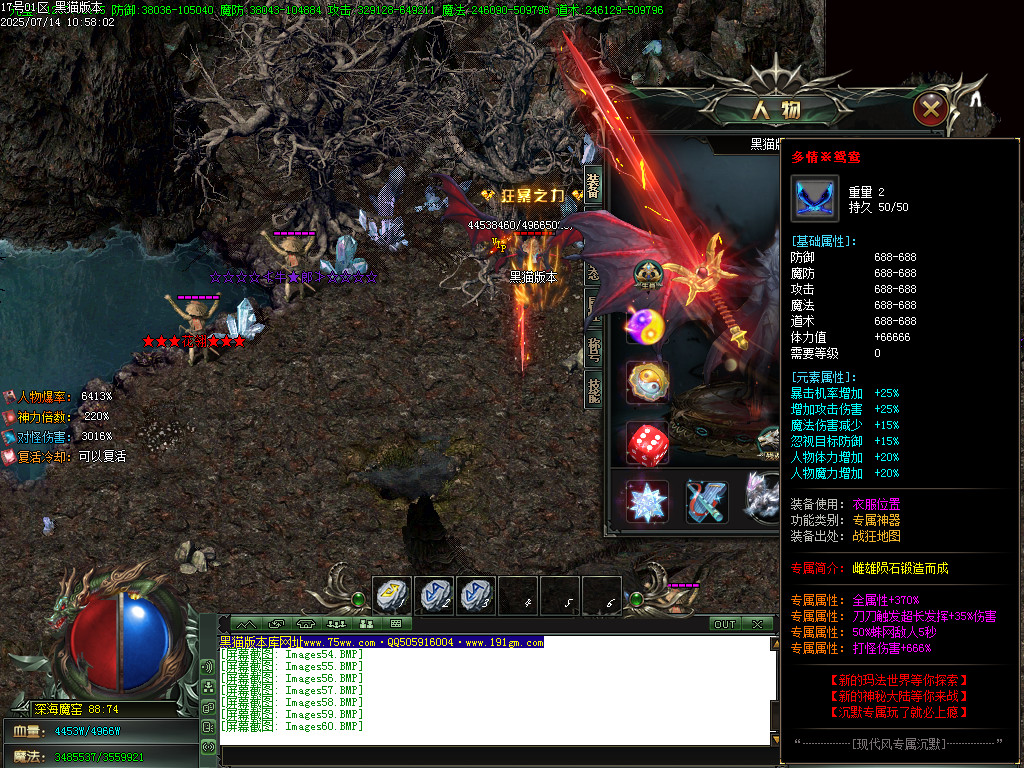Select the purple-yellow yin-yang orb slot
This screenshot has height=768, width=1024.
coord(647,325)
